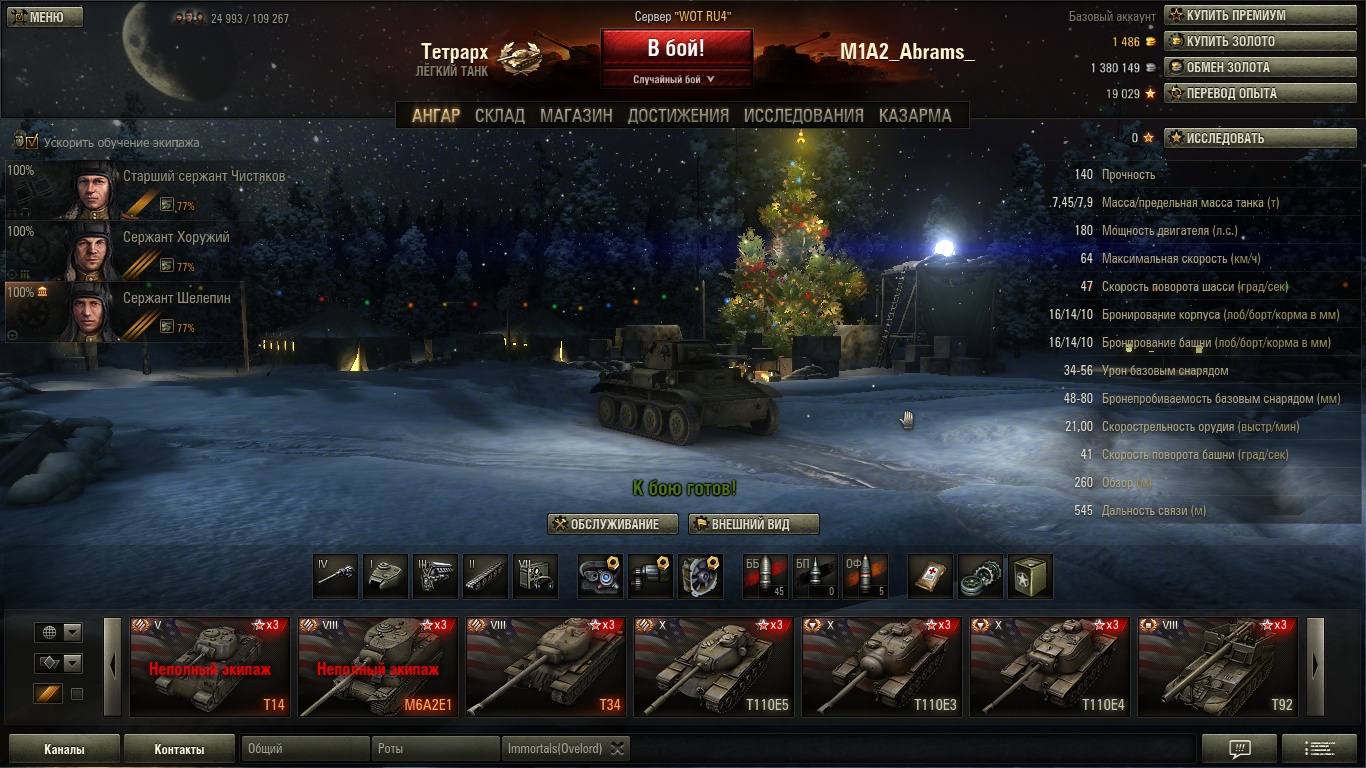Start battle with the red «В бой!» button
The height and width of the screenshot is (768, 1366).
(x=676, y=48)
